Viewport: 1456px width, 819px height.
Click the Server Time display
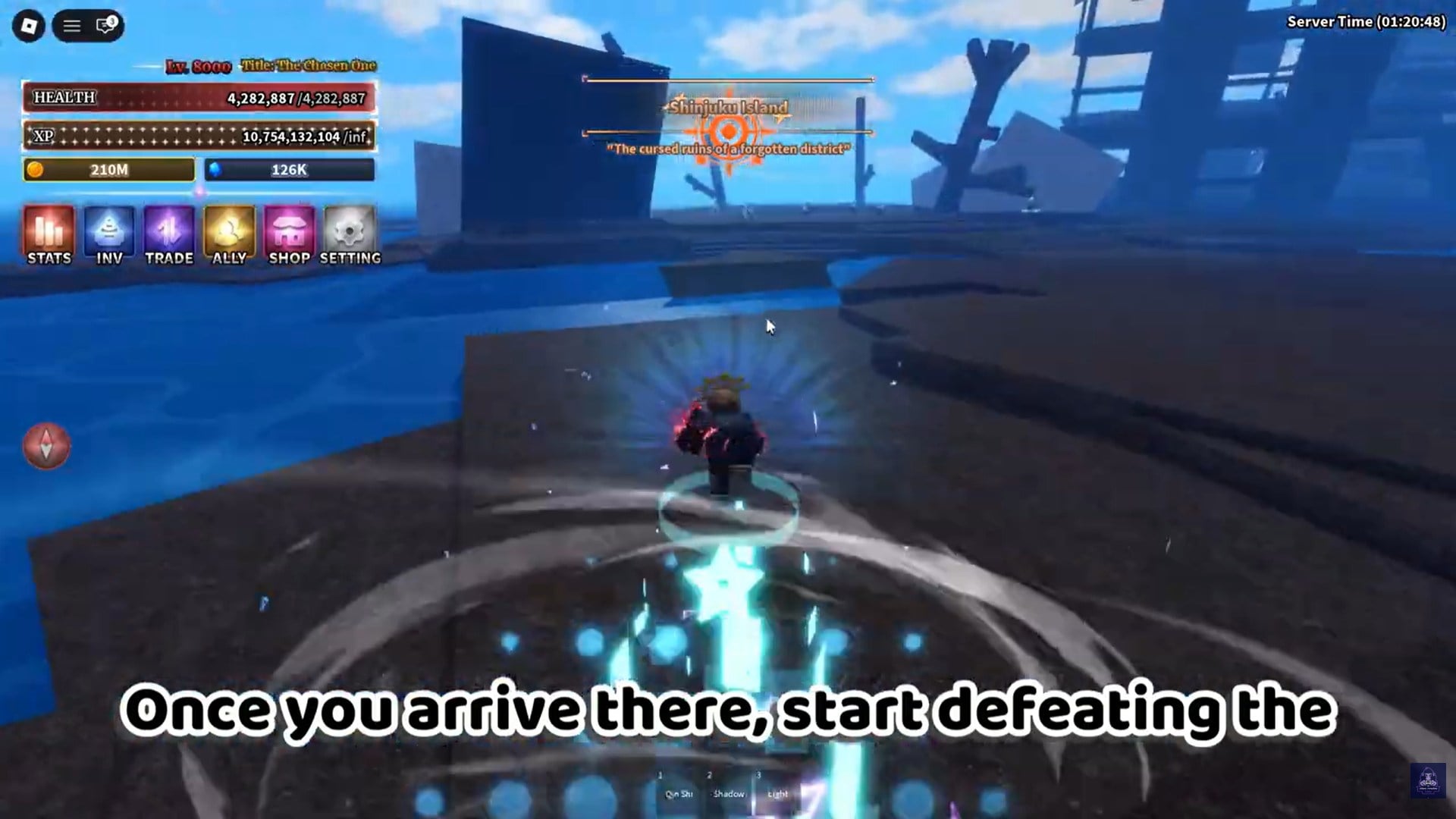1365,23
